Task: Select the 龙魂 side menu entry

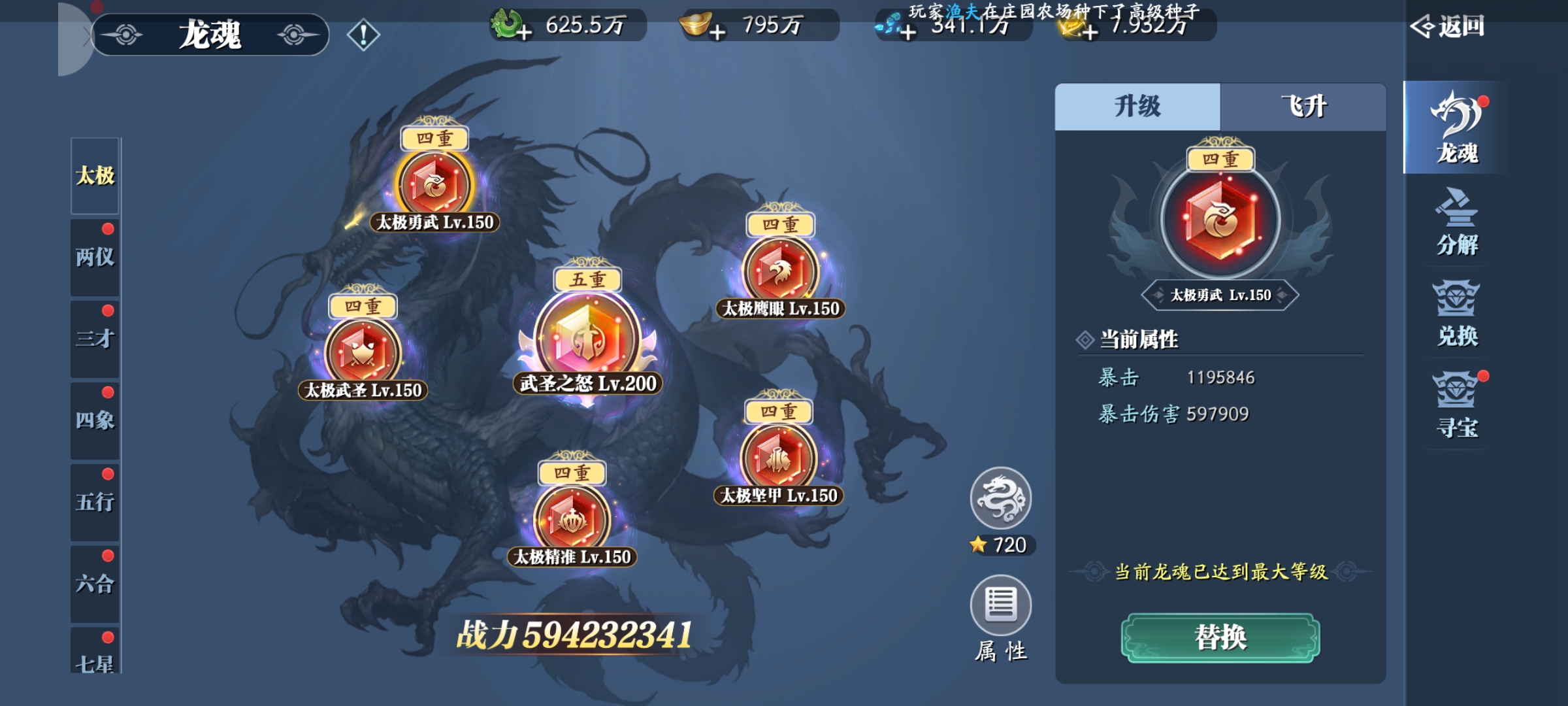Action: tap(1456, 129)
